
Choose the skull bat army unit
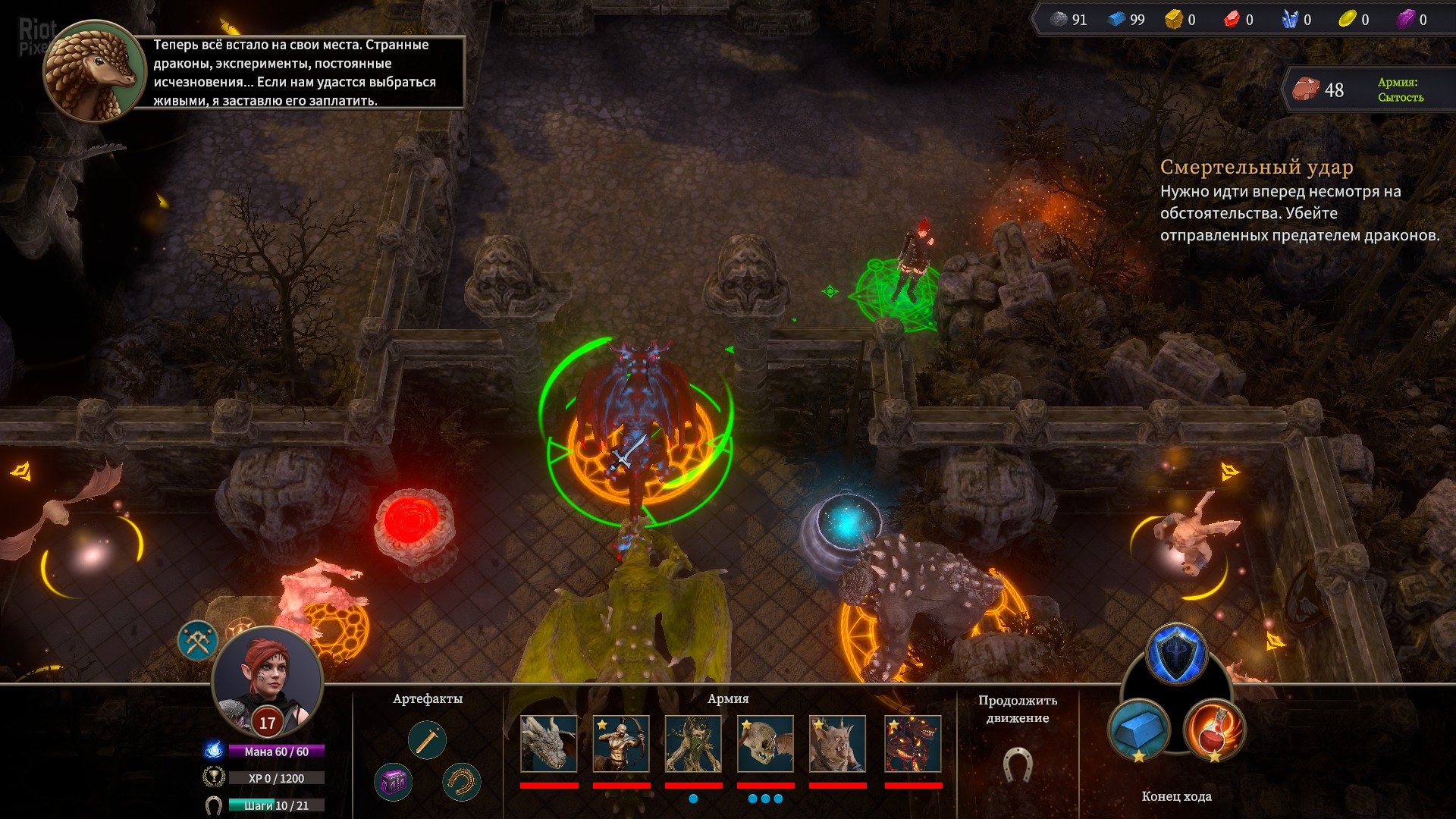pos(765,744)
